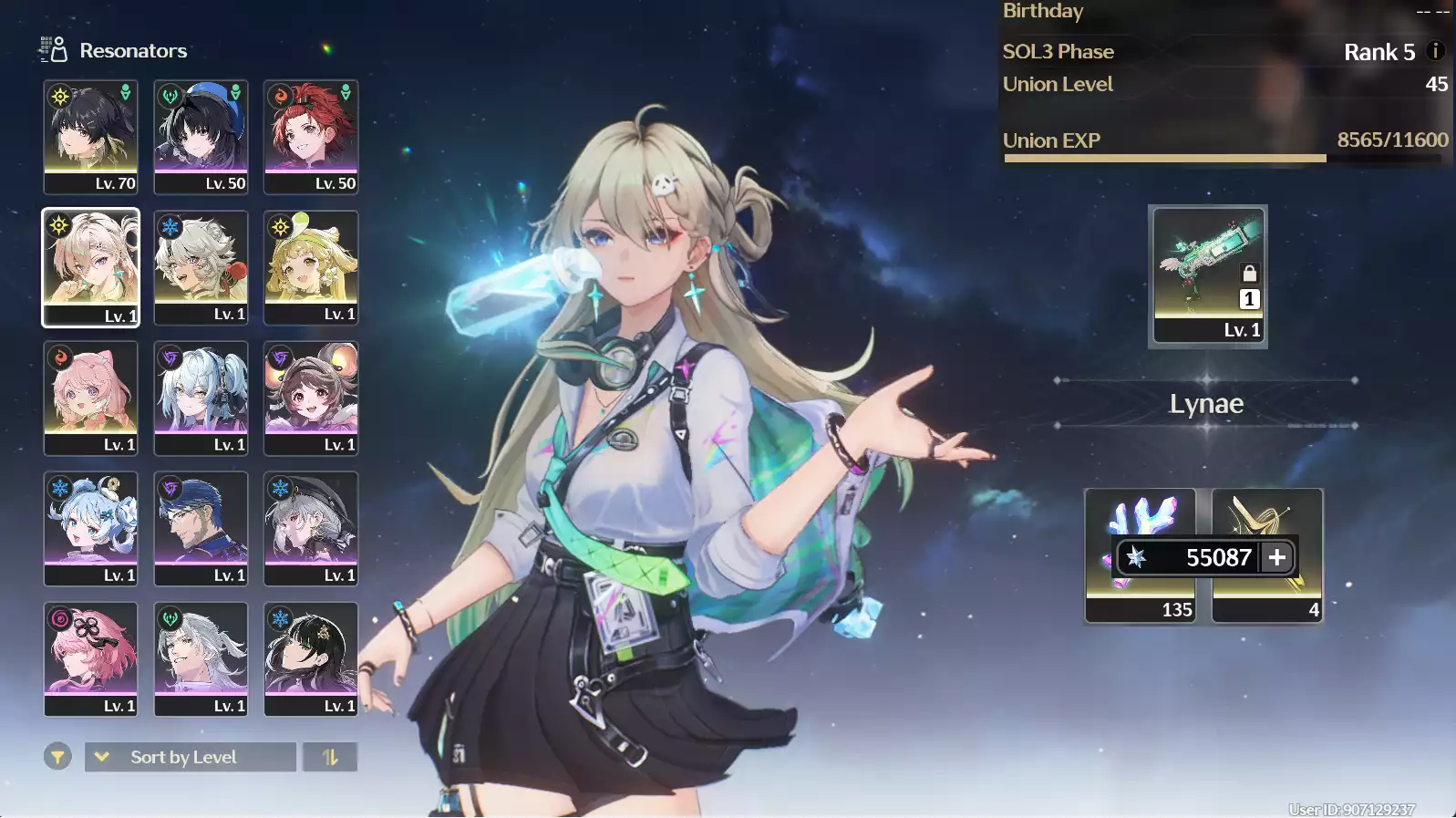1456x818 pixels.
Task: Open the yellow filter funnel icon
Action: (x=57, y=756)
